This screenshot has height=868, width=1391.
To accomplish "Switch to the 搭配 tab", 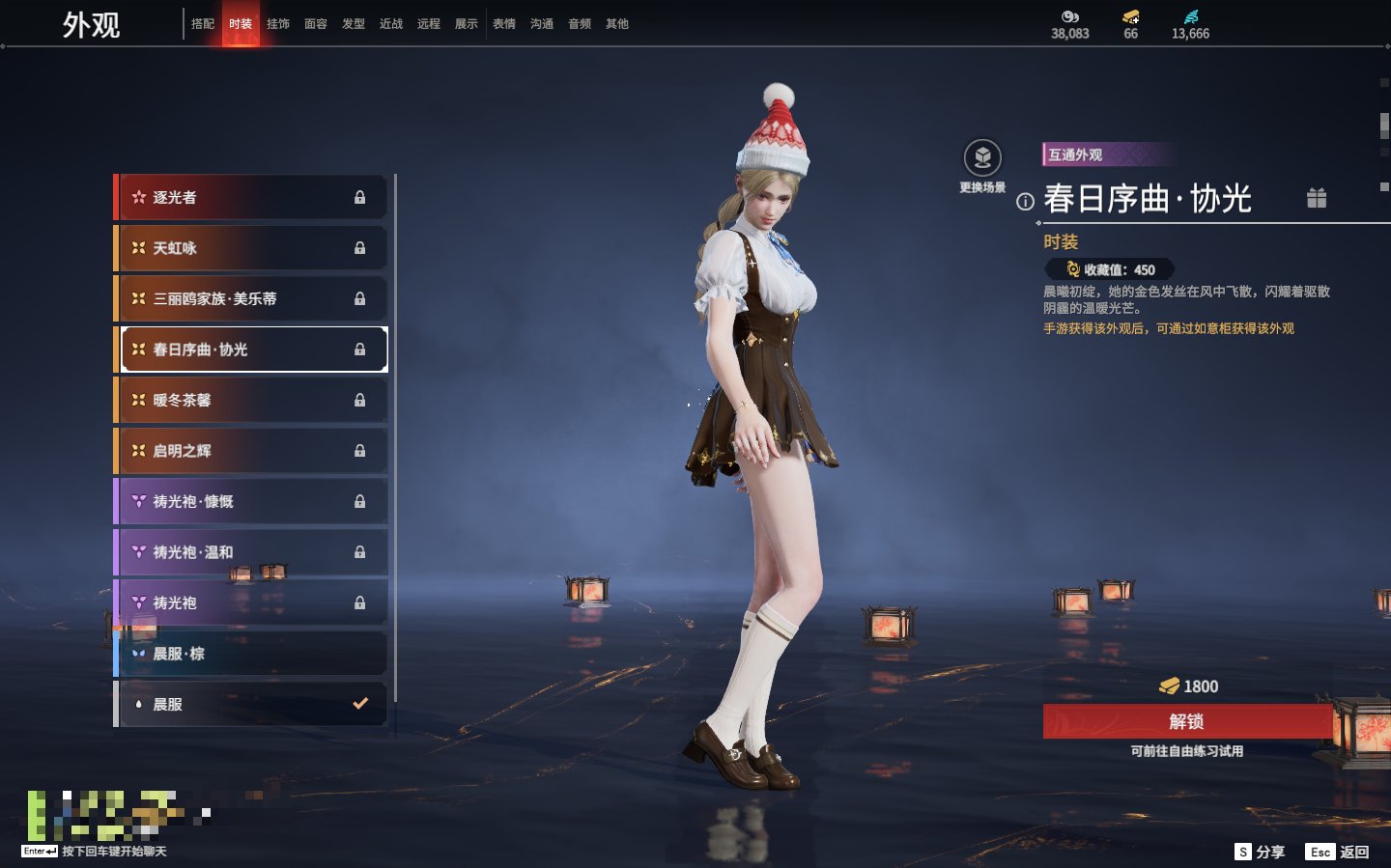I will tap(203, 24).
